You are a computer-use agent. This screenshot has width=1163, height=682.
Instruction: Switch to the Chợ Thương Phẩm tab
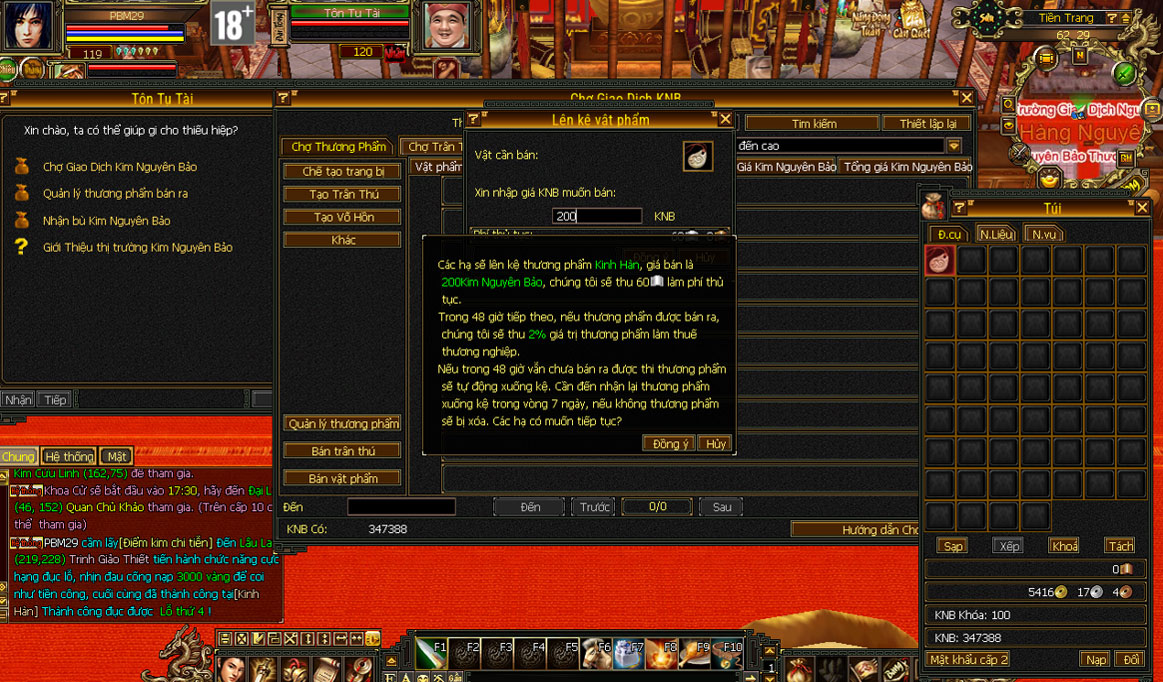click(x=338, y=147)
